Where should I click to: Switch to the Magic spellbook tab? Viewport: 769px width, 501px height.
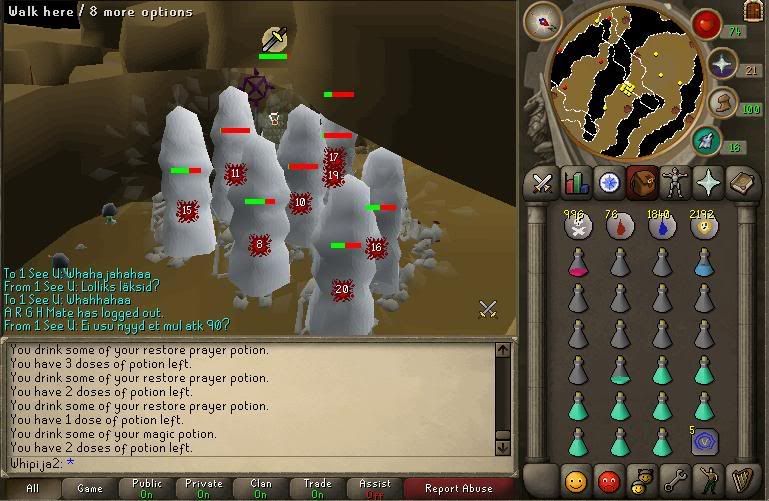pyautogui.click(x=742, y=183)
